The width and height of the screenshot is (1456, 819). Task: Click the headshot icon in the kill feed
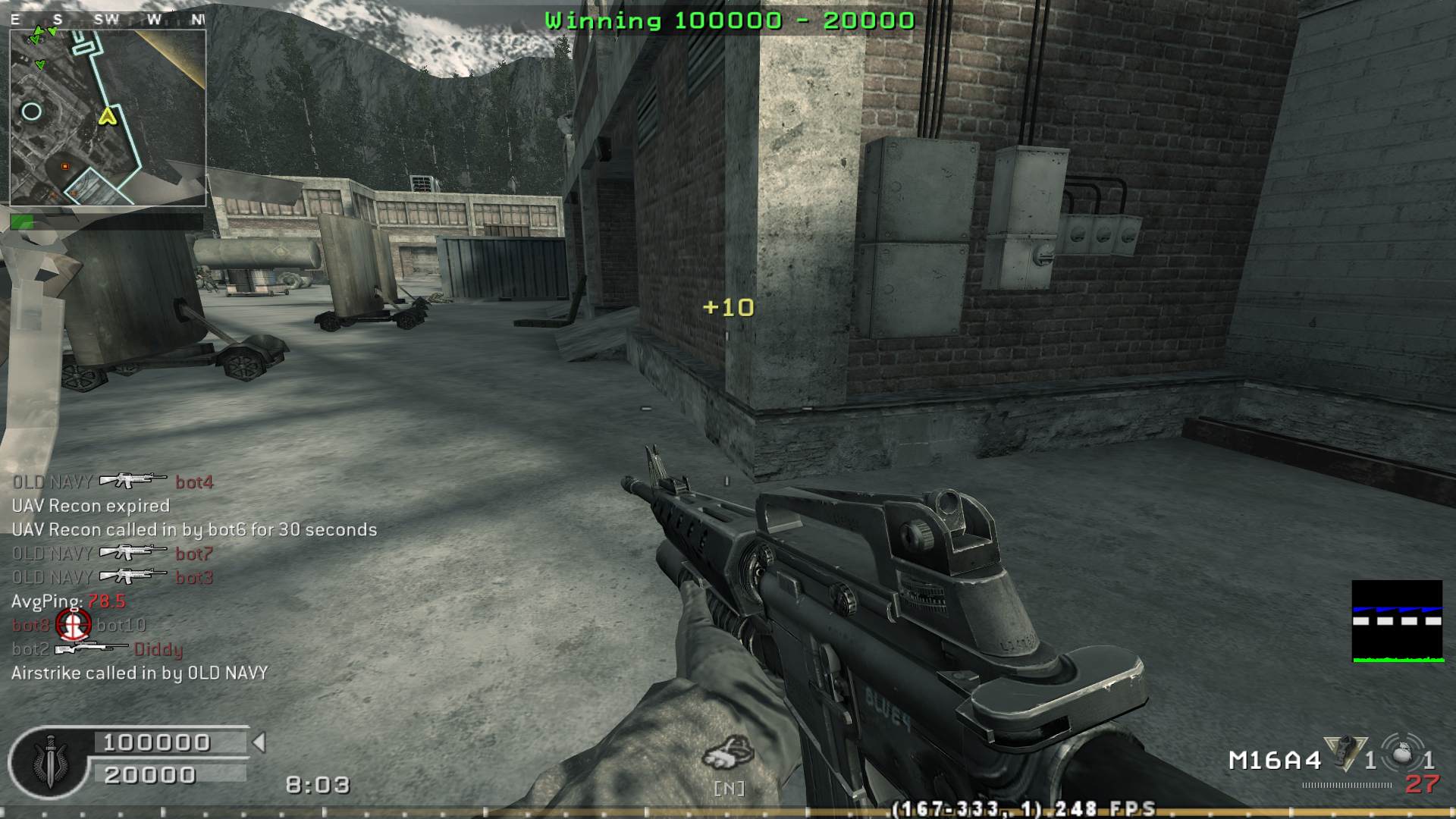point(74,625)
